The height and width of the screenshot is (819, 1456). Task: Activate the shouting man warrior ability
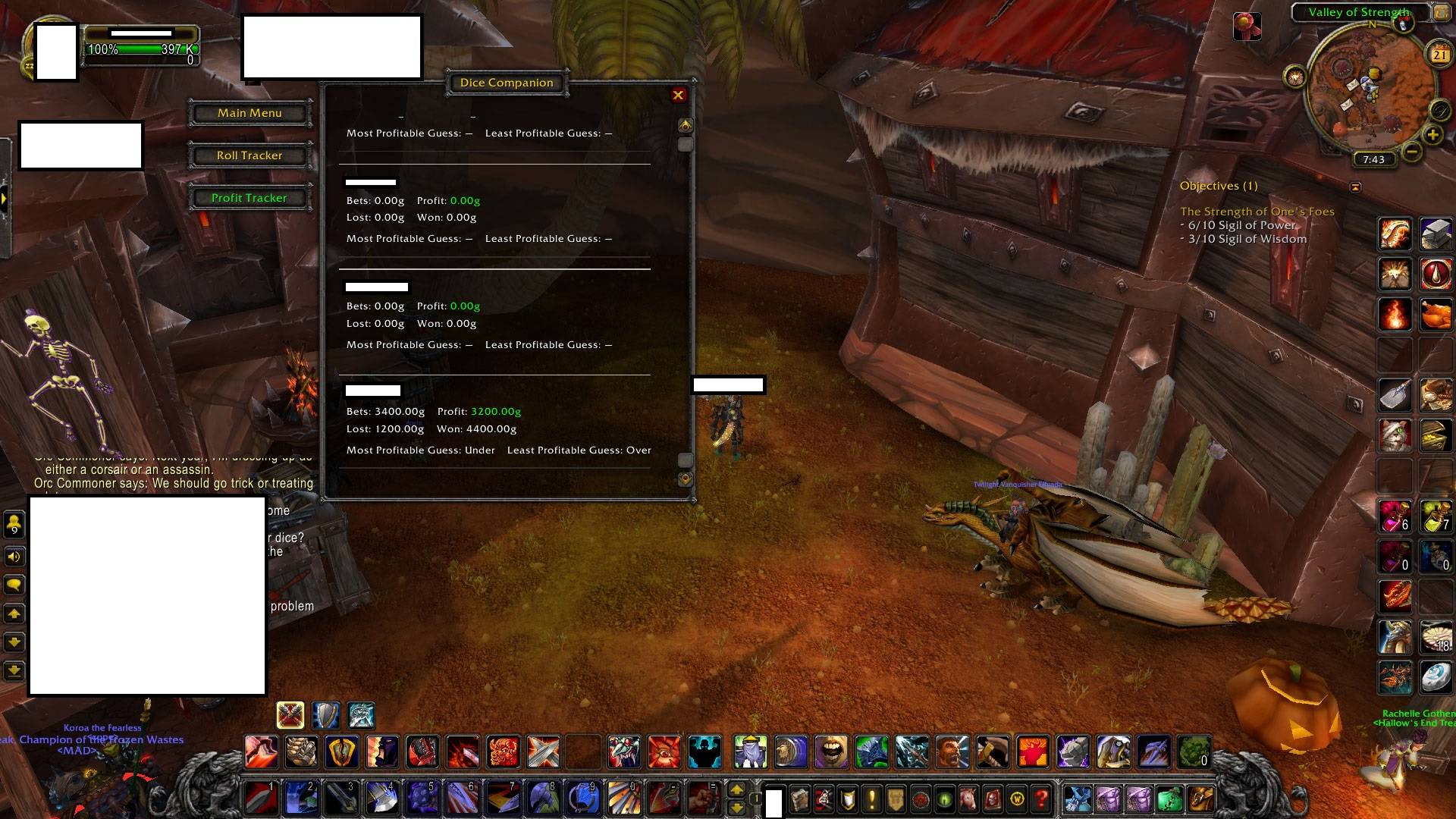click(x=952, y=752)
